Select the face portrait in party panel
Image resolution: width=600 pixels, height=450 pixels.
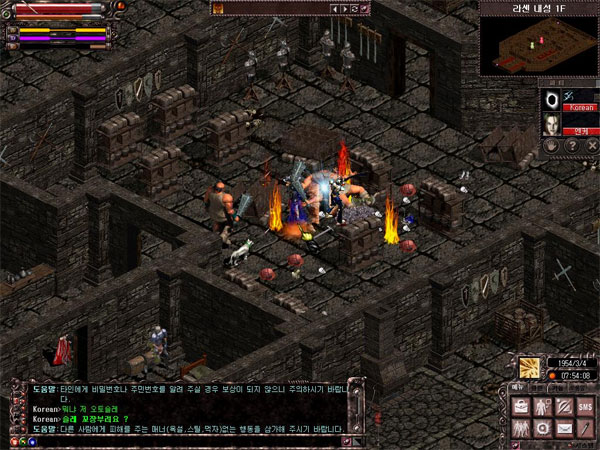pyautogui.click(x=551, y=124)
